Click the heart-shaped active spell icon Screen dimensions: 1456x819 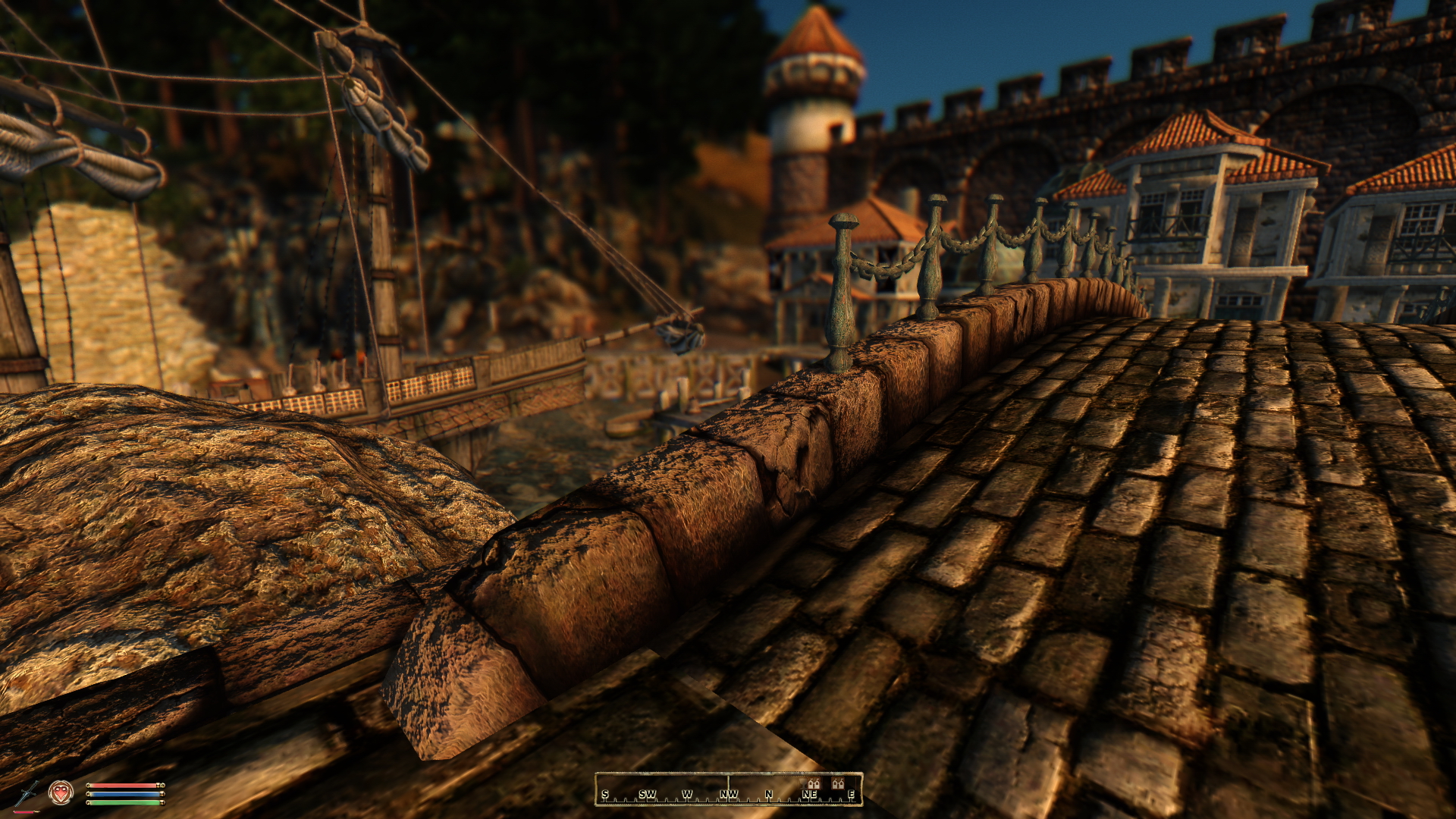click(x=61, y=792)
